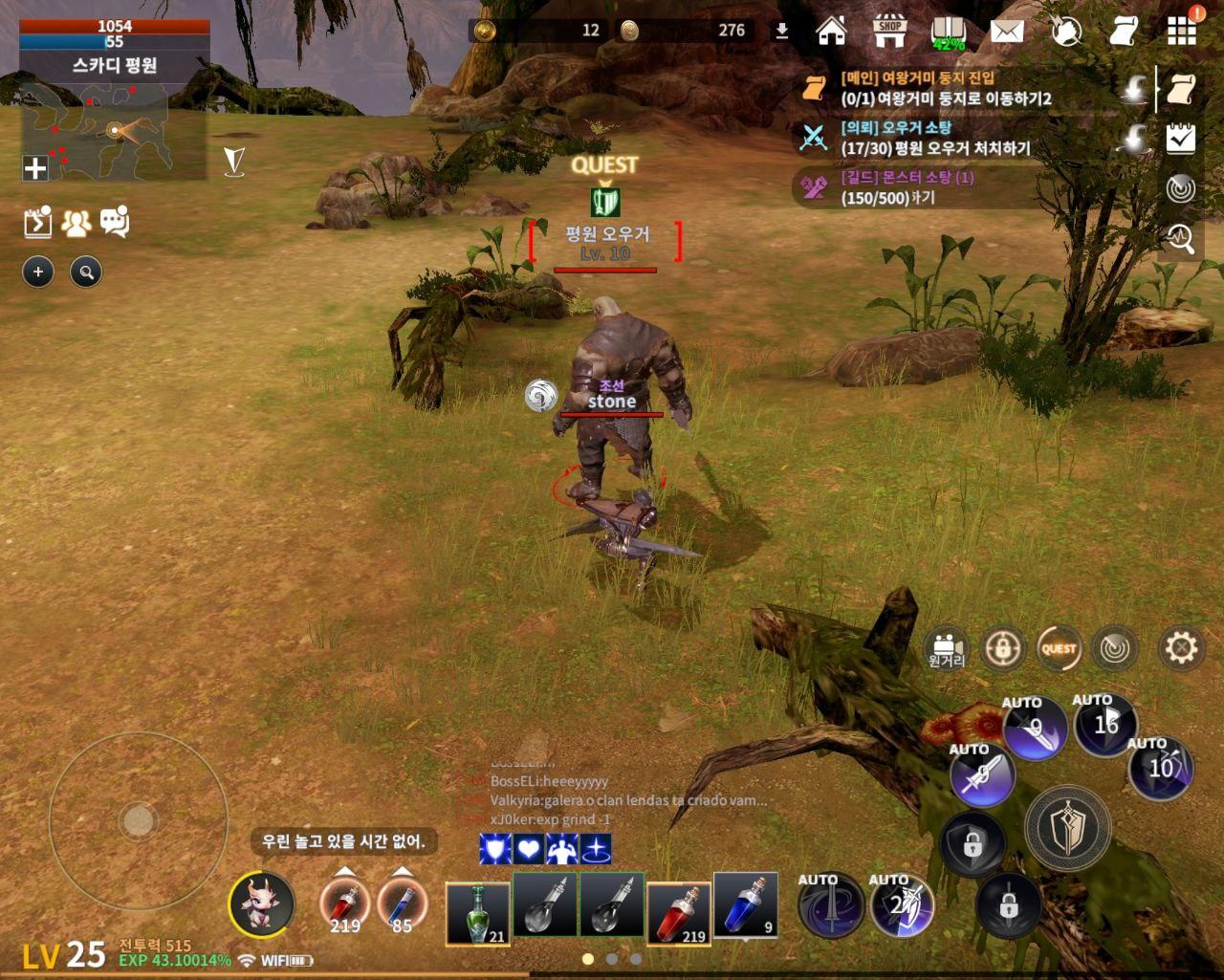Enlarge the minimap with the plus icon
This screenshot has height=980, width=1224.
tap(36, 169)
